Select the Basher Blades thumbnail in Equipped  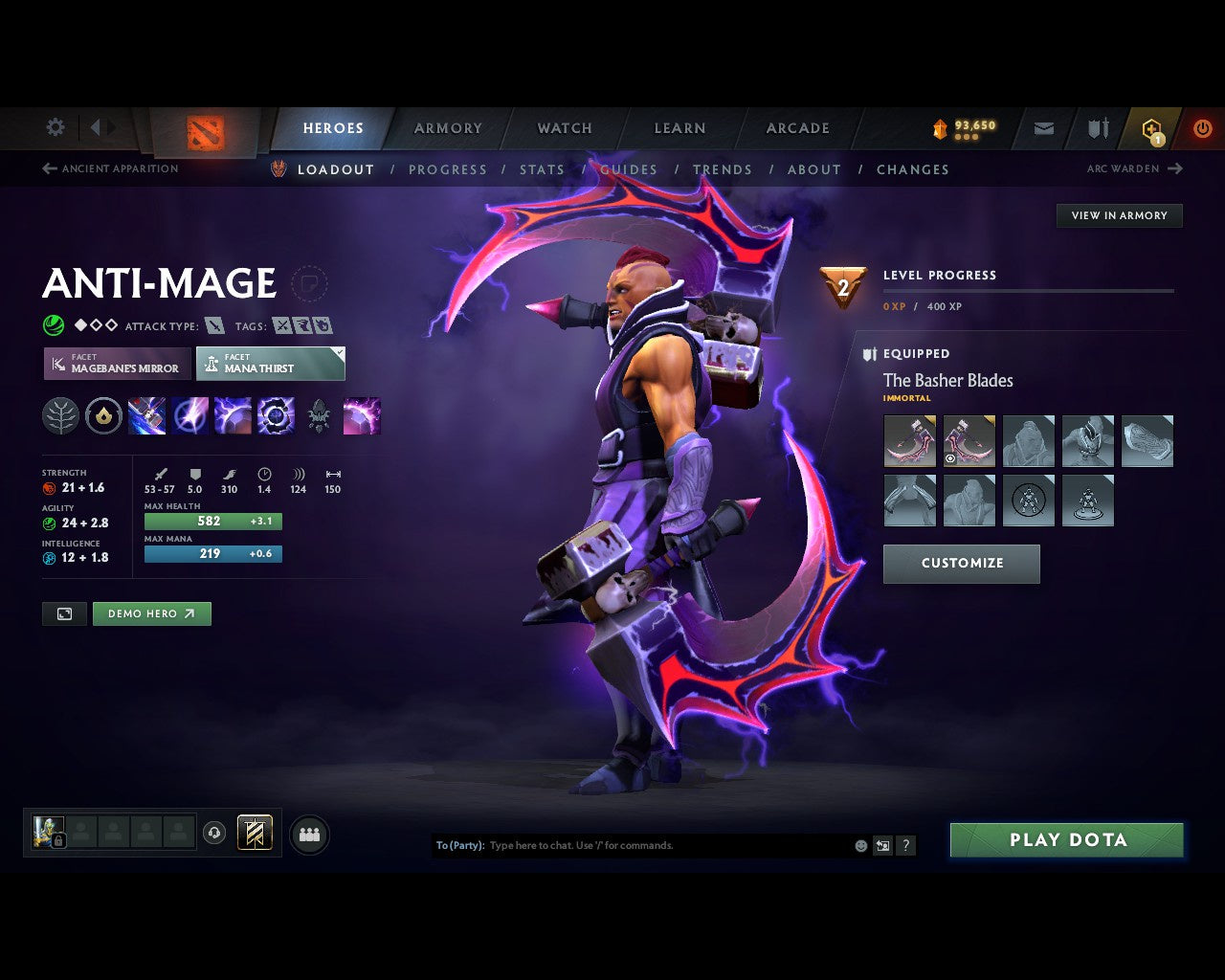click(x=909, y=441)
